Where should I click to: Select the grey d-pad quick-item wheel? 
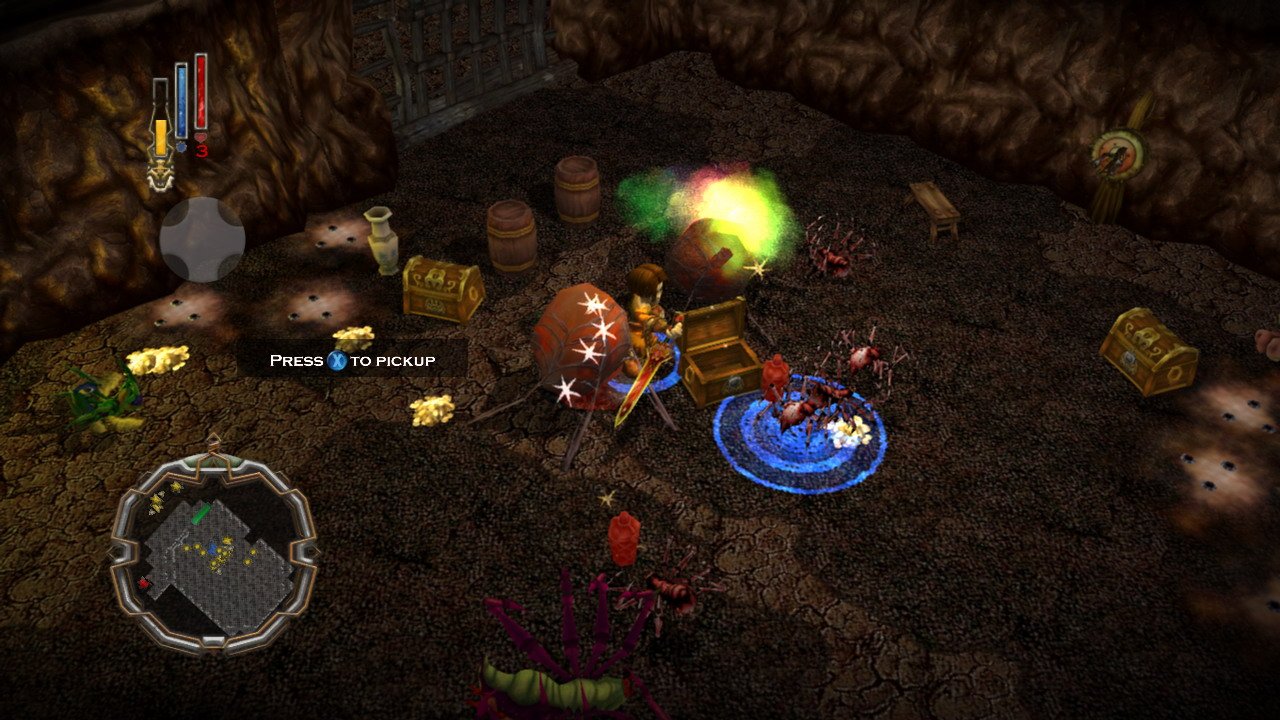click(x=202, y=240)
